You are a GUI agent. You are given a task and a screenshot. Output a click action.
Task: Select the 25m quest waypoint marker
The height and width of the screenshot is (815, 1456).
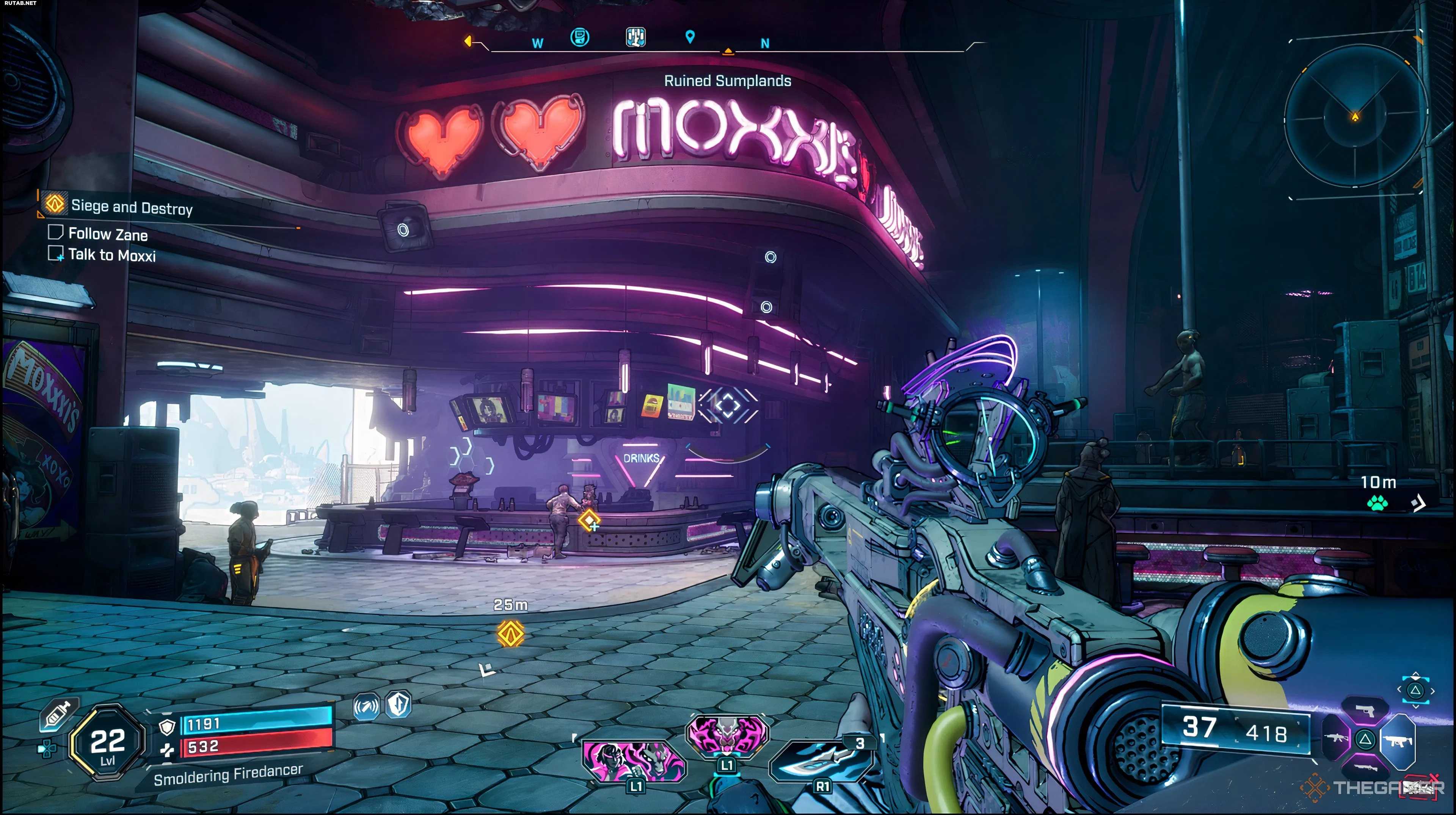tap(510, 633)
